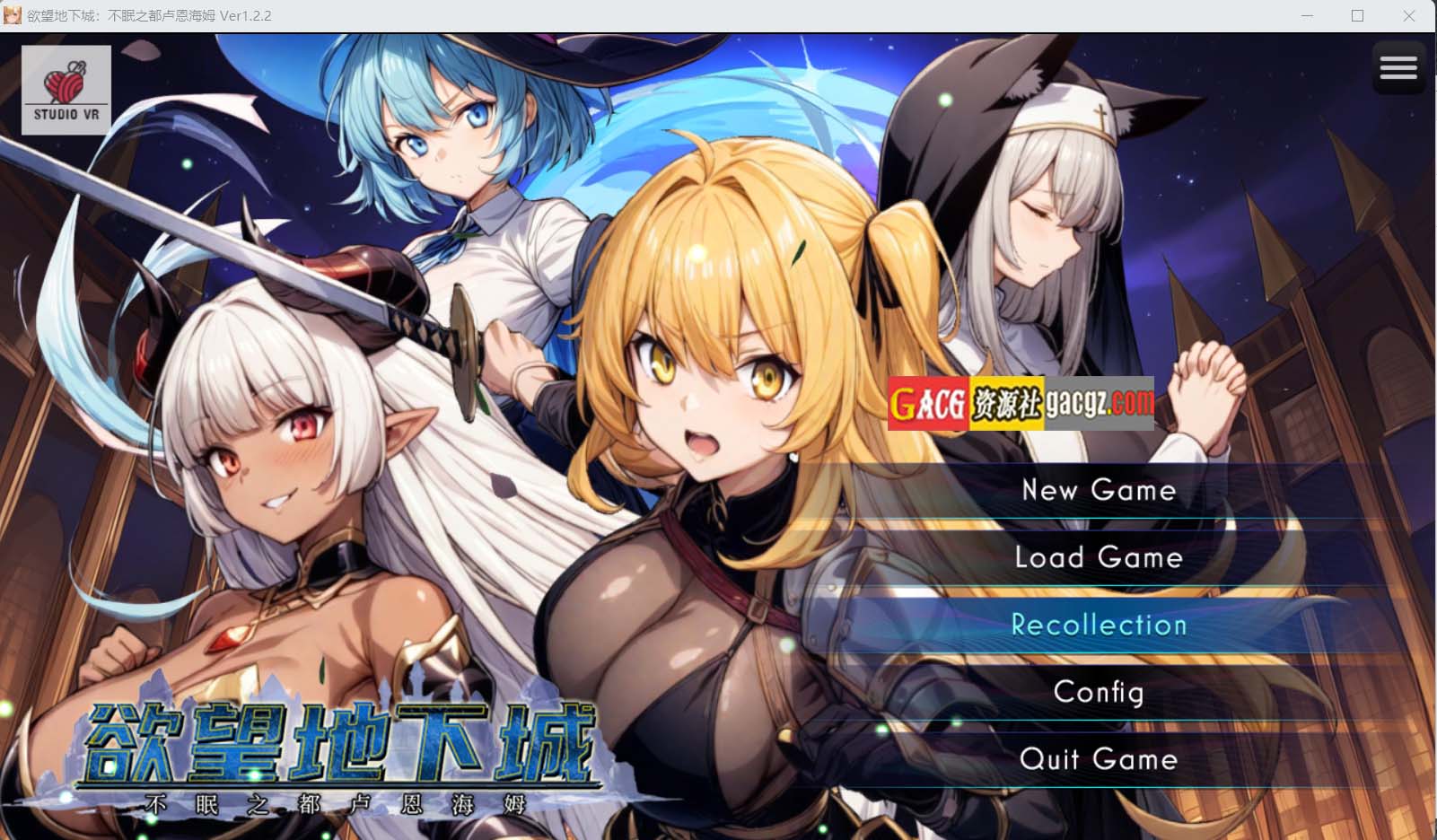Start a New Game
Screen dimensions: 1437x840
1099,490
